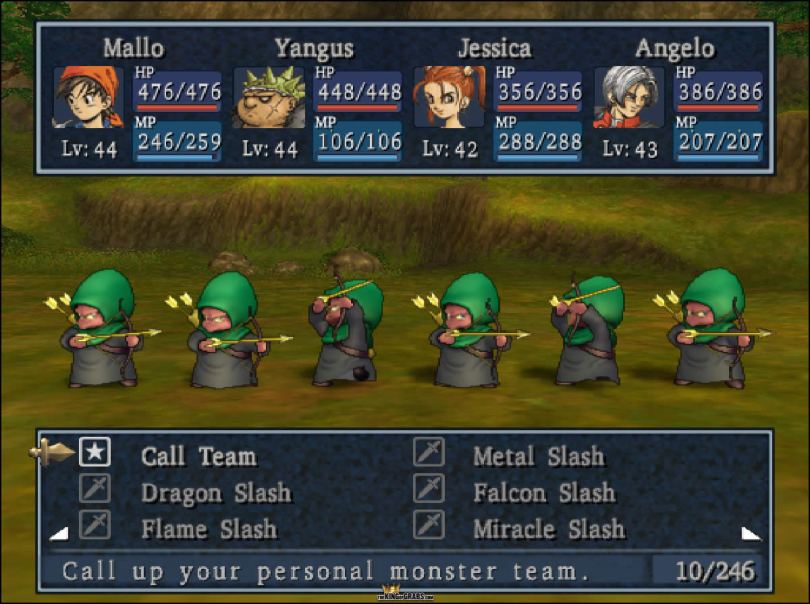Choose Dragon Slash from the skill list
Viewport: 810px width, 604px height.
coord(215,493)
